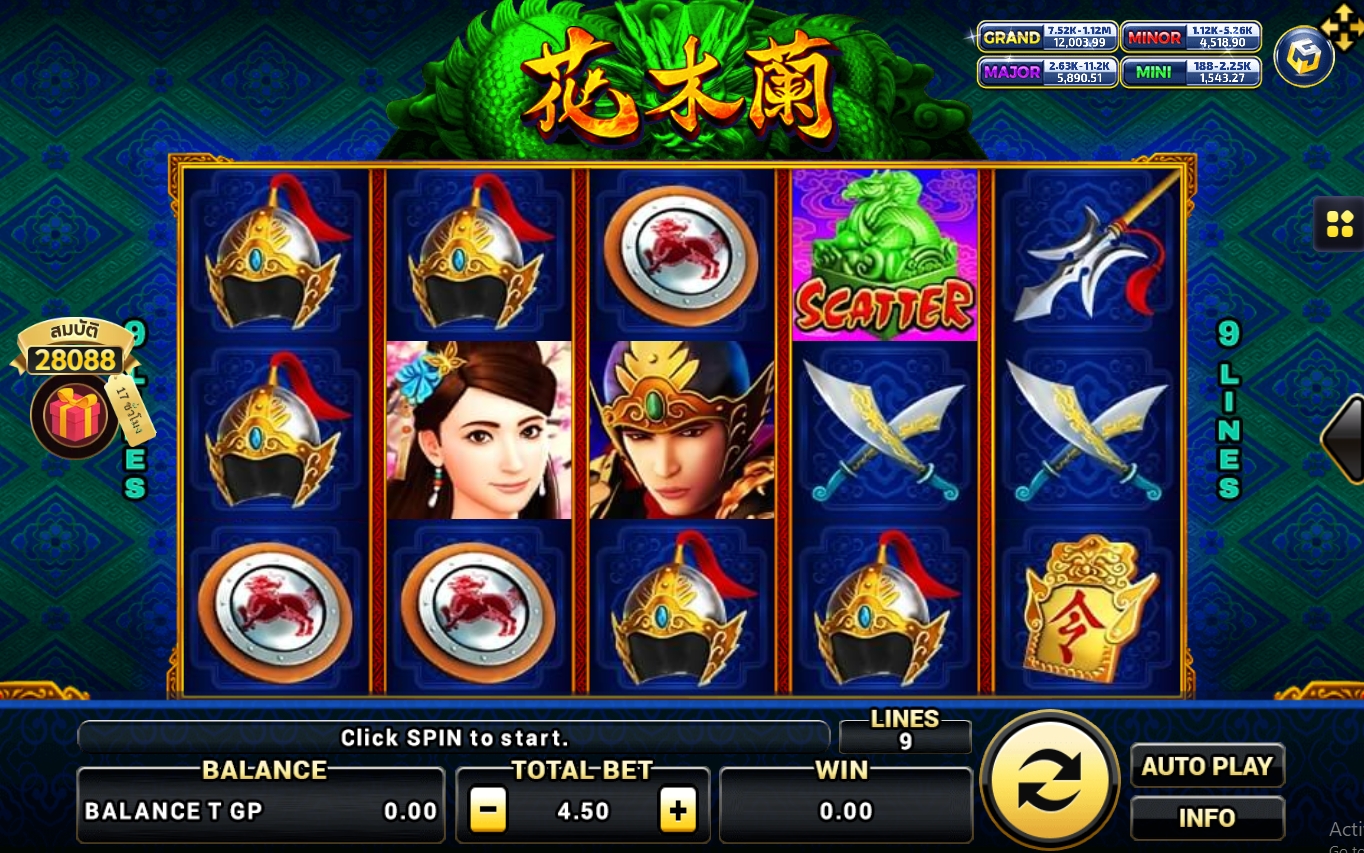Open the four-dot grid menu
The image size is (1364, 853).
tap(1339, 225)
